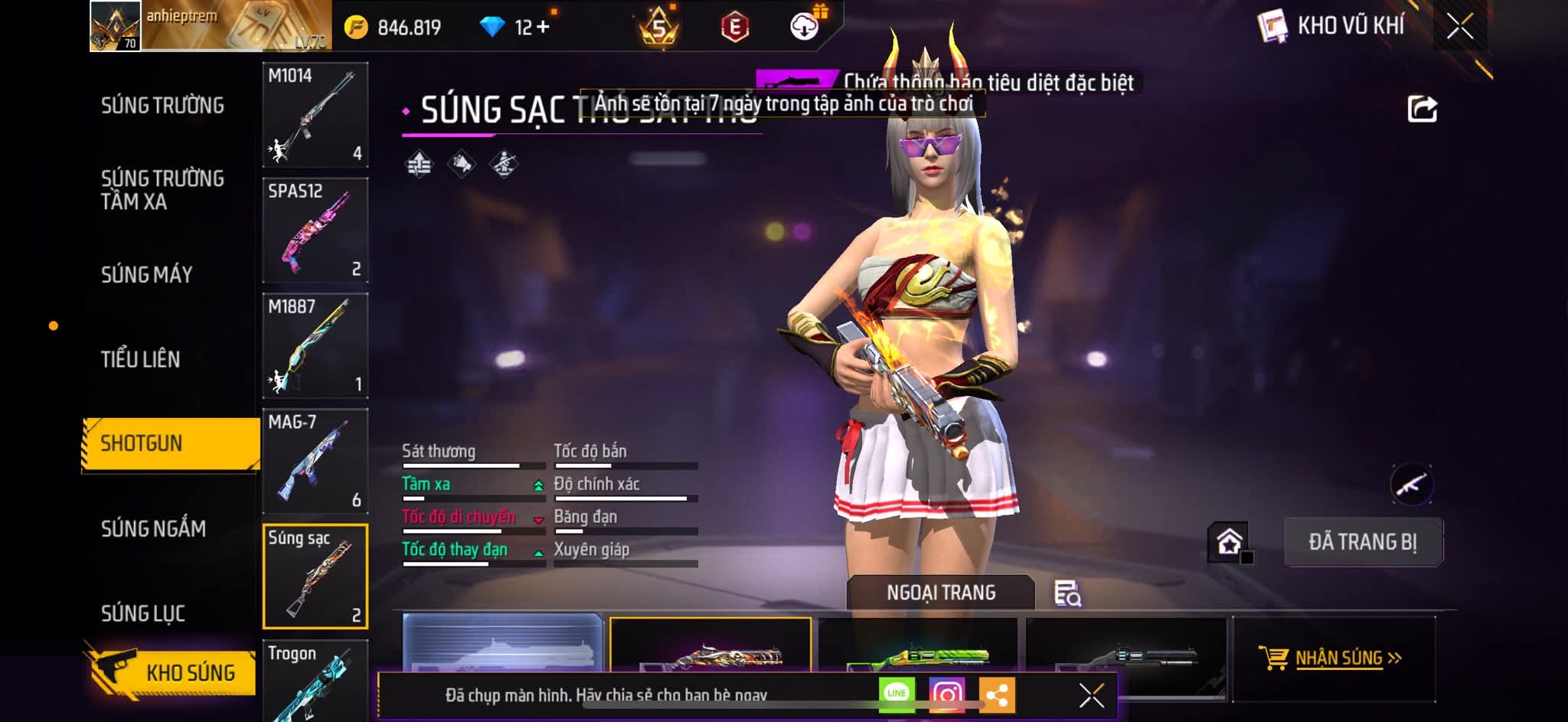Select the Súng Ngắm category
Viewport: 1568px width, 722px height.
pos(153,528)
